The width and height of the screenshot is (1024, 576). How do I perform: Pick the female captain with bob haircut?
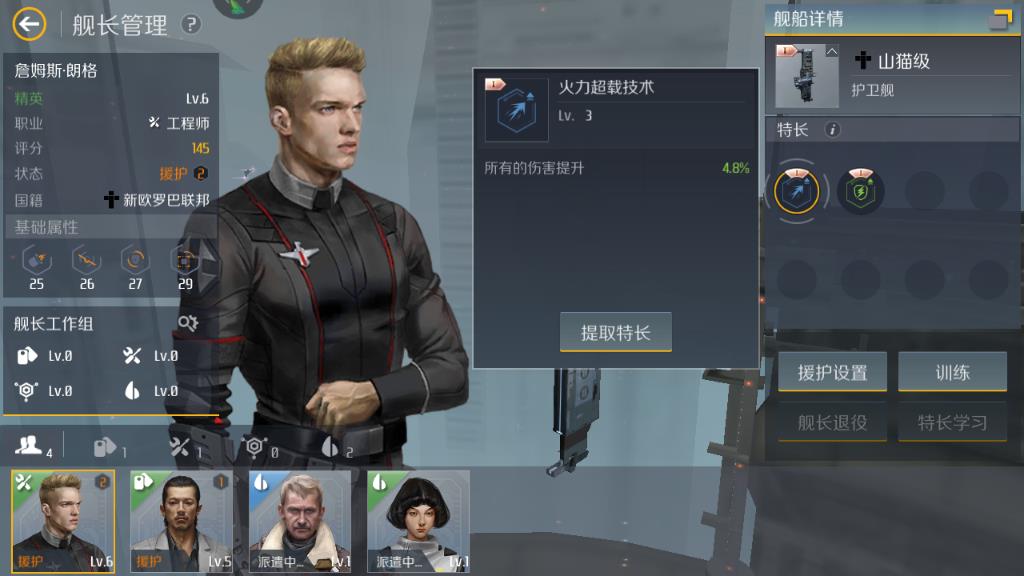point(418,521)
